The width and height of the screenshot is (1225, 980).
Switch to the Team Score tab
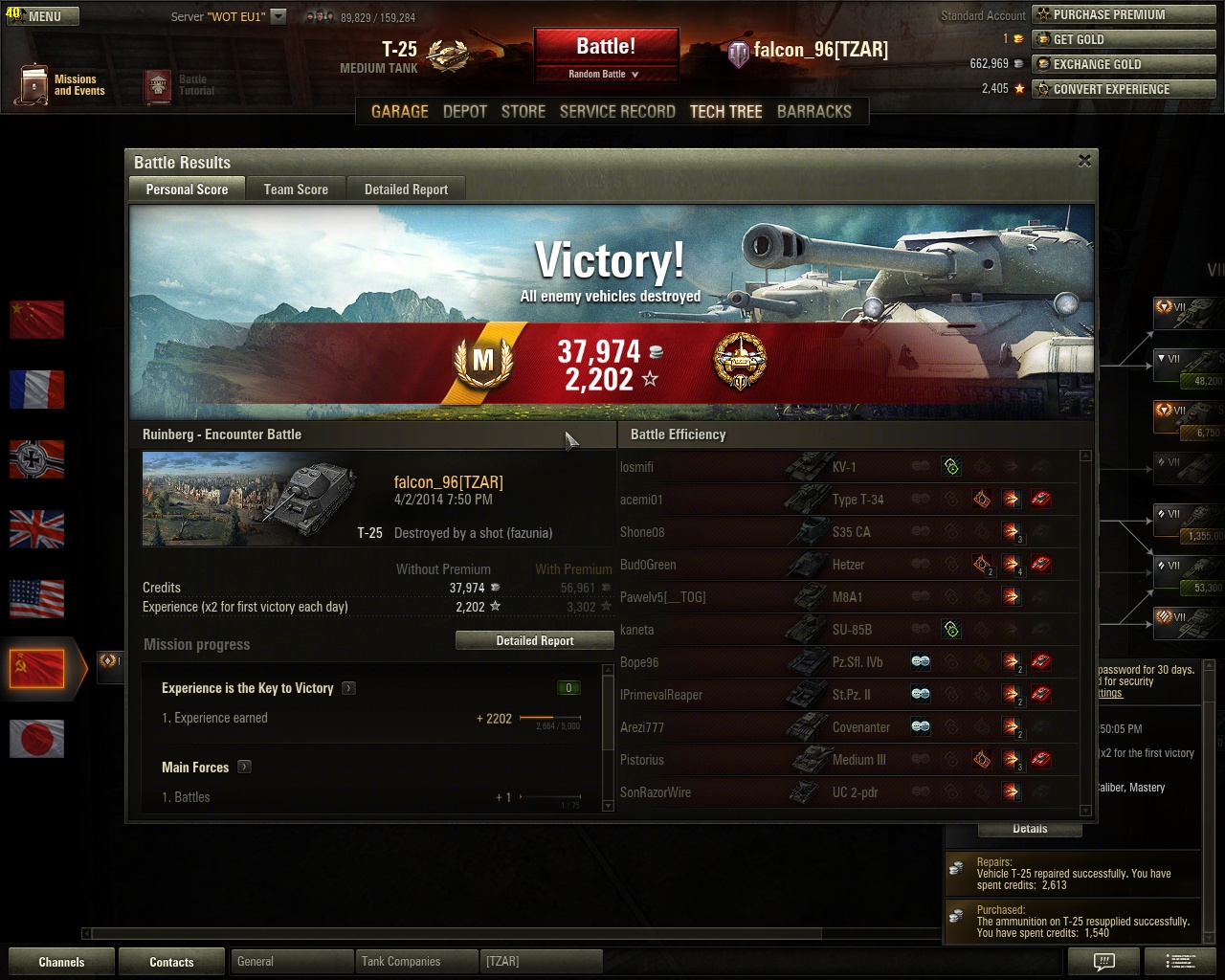coord(296,189)
